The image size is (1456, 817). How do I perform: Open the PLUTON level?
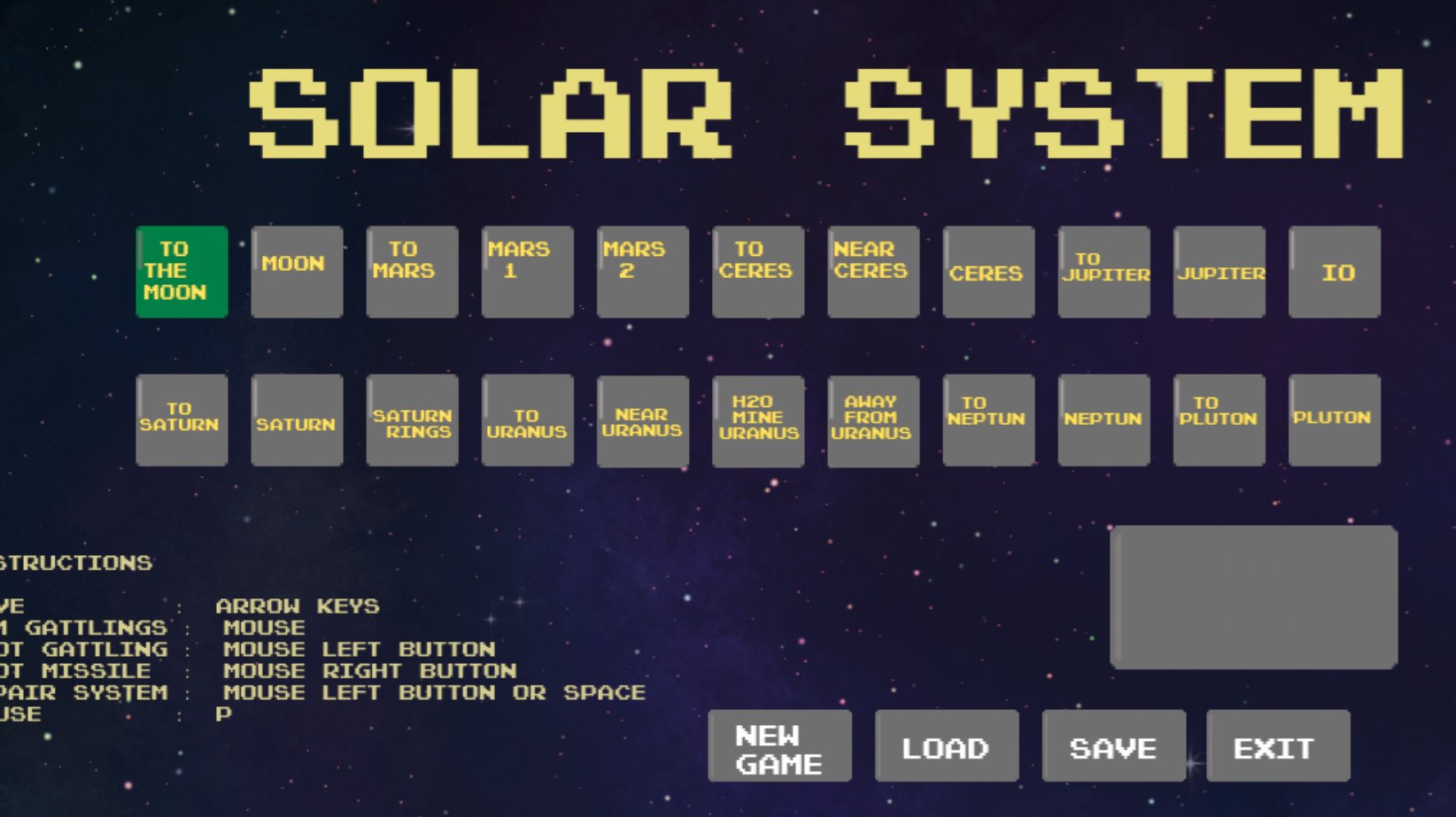[x=1333, y=420]
